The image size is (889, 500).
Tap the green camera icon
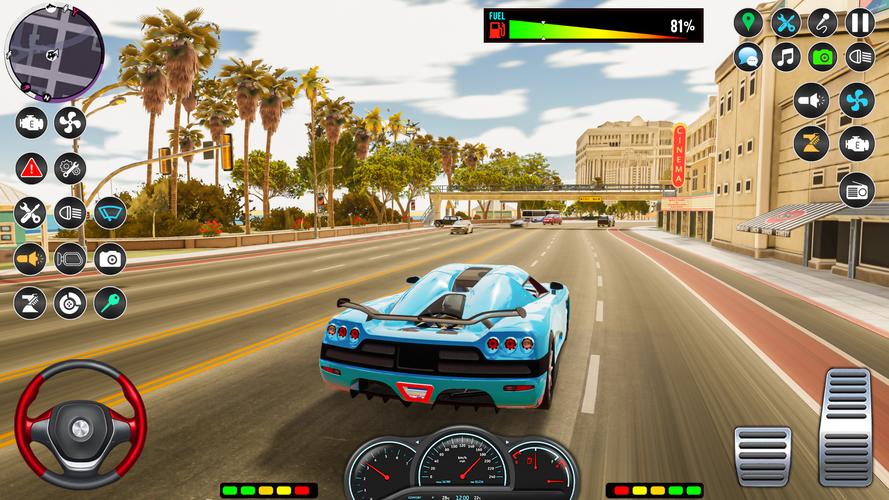point(822,57)
